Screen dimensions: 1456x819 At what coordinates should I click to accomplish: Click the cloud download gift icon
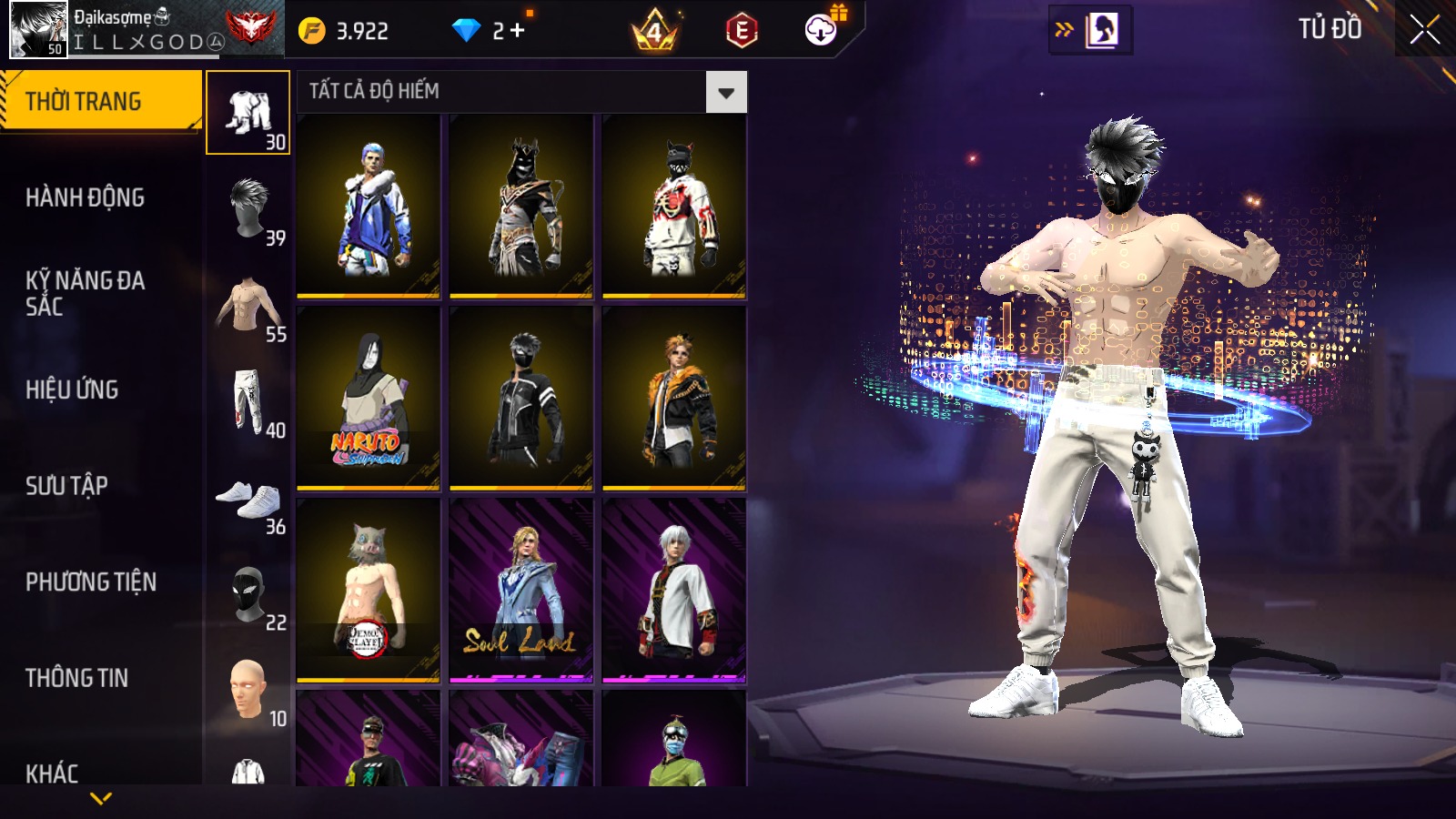point(821,30)
